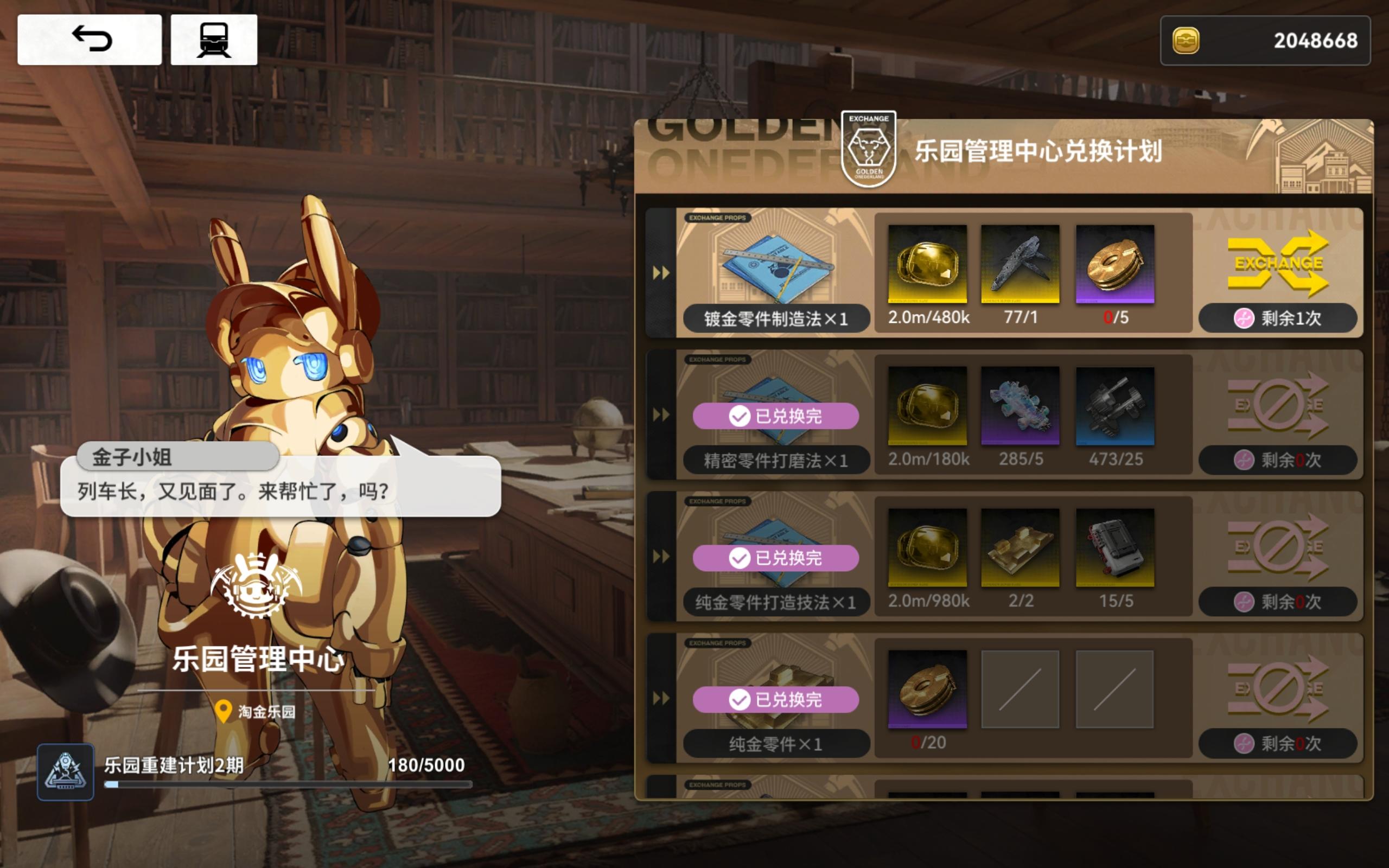1389x868 pixels.
Task: Toggle the 已兑换完 badge on 精密零件打磨法
Action: [x=776, y=416]
